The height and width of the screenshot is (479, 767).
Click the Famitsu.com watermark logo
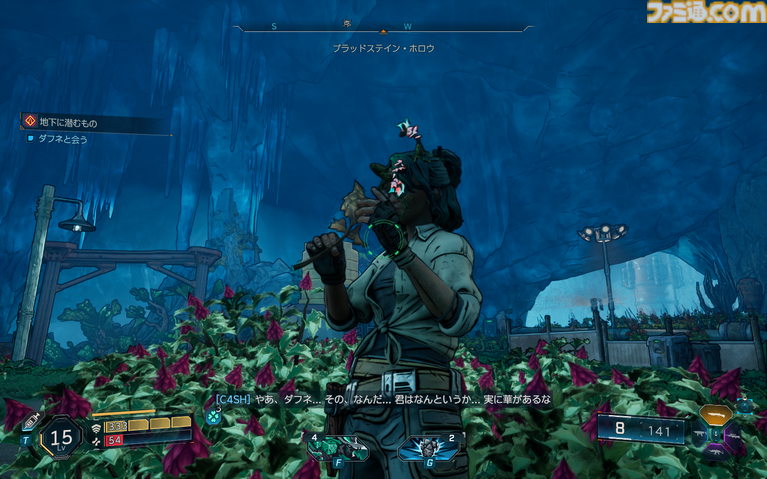click(x=705, y=13)
